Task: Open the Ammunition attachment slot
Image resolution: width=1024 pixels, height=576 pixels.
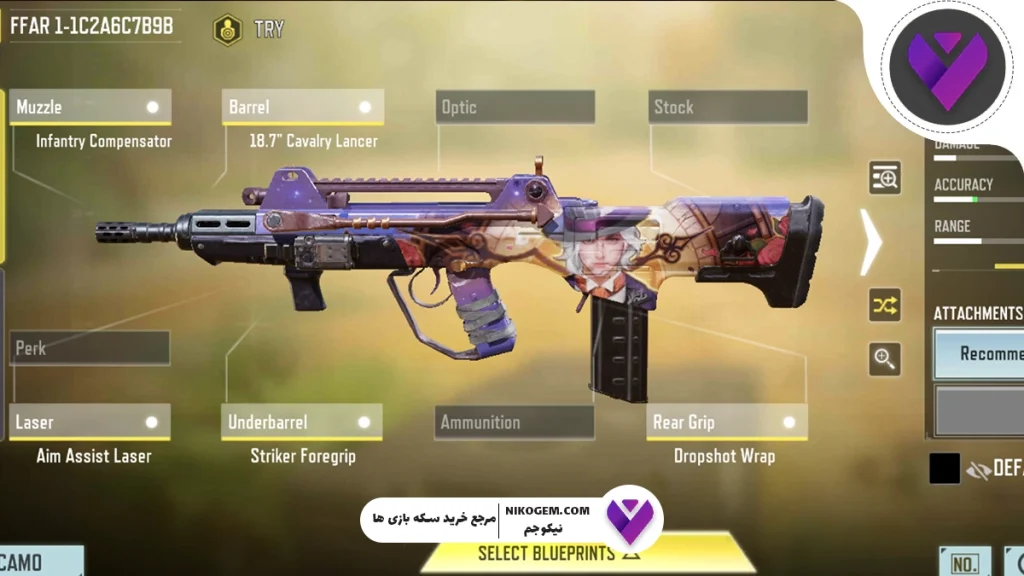Action: coord(515,422)
